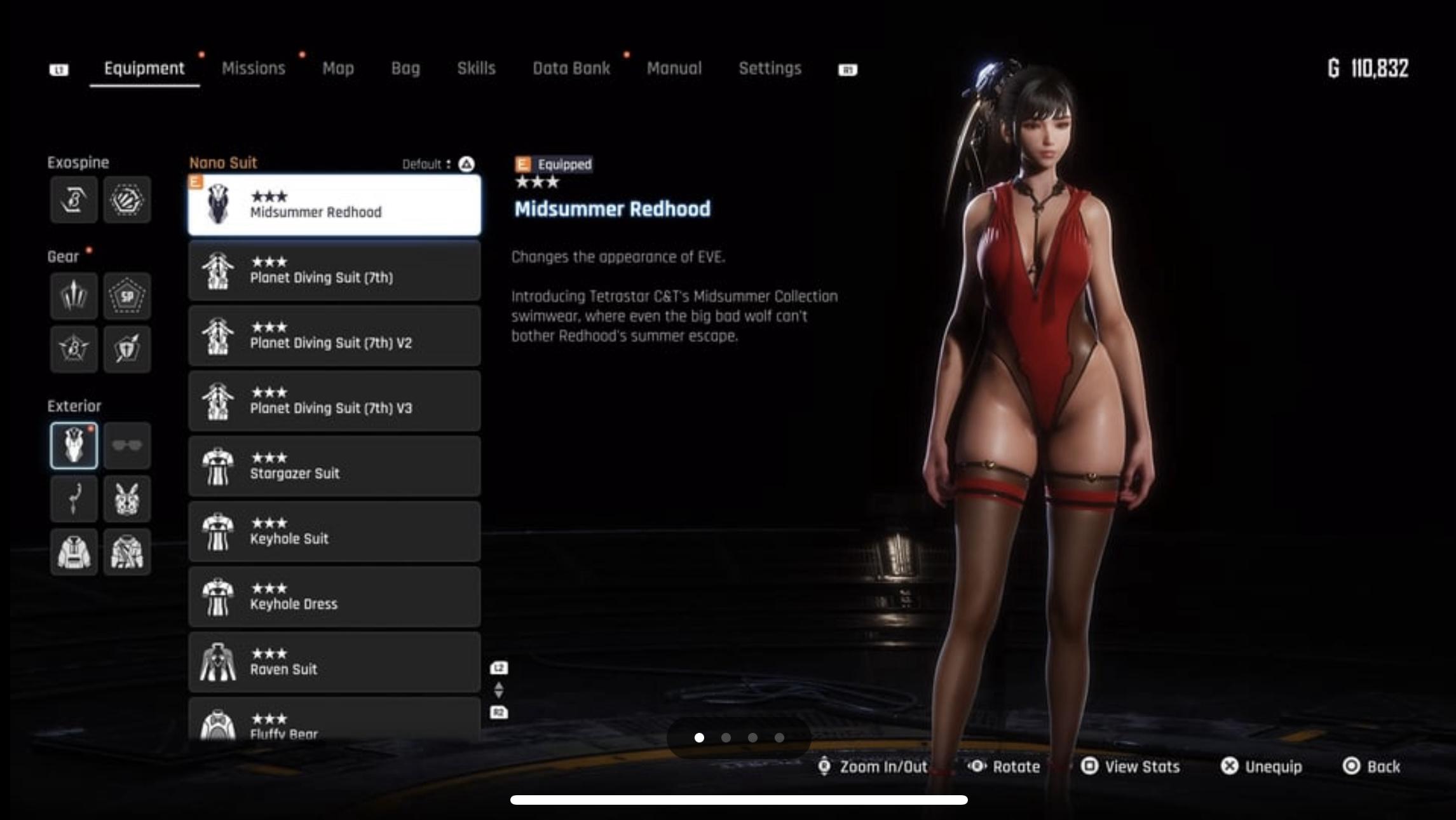Select the Keyhole Dress entry
Viewport: 1456px width, 820px height.
[334, 597]
